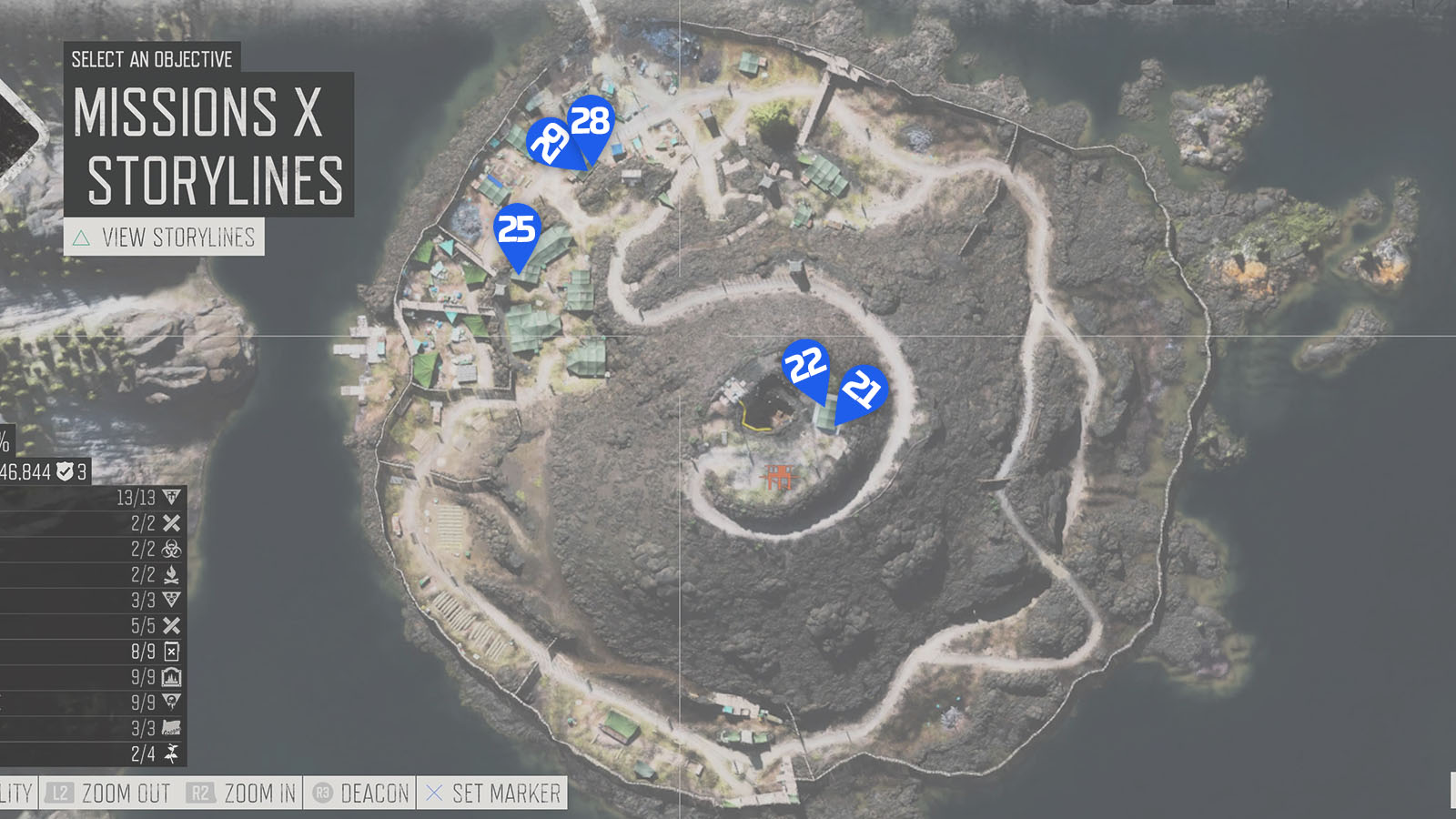The height and width of the screenshot is (819, 1456).
Task: Select Zoom Out on the control bar
Action: tap(126, 793)
